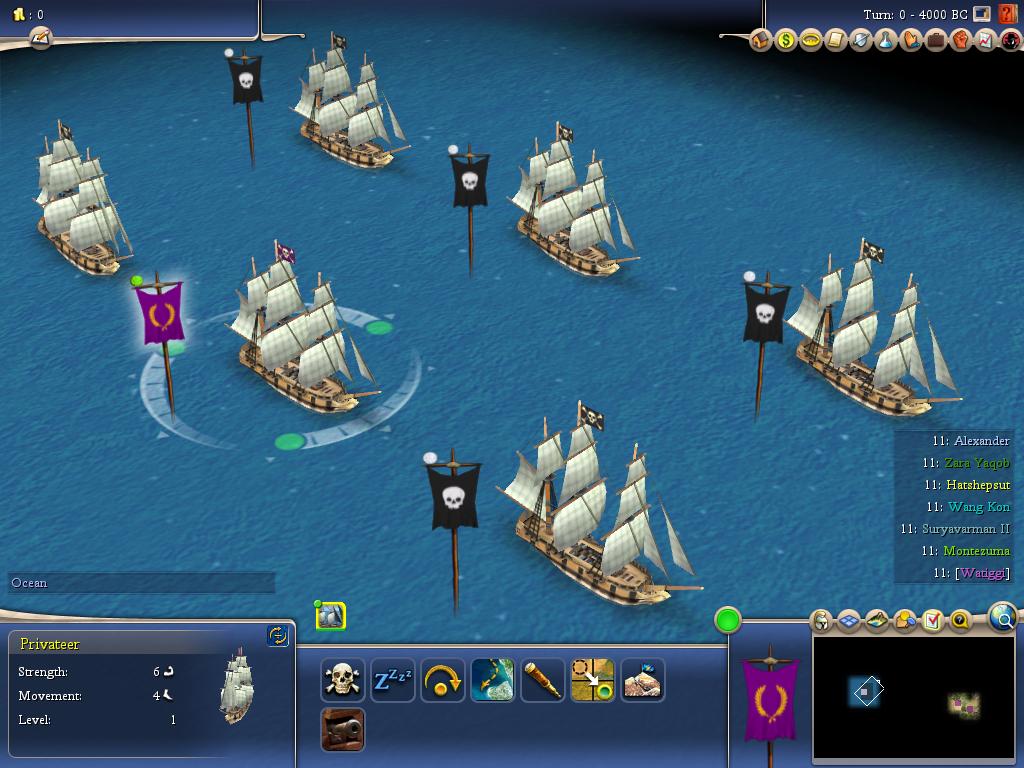Viewport: 1024px width, 768px height.
Task: Open the Info Screen graph icon
Action: click(985, 41)
